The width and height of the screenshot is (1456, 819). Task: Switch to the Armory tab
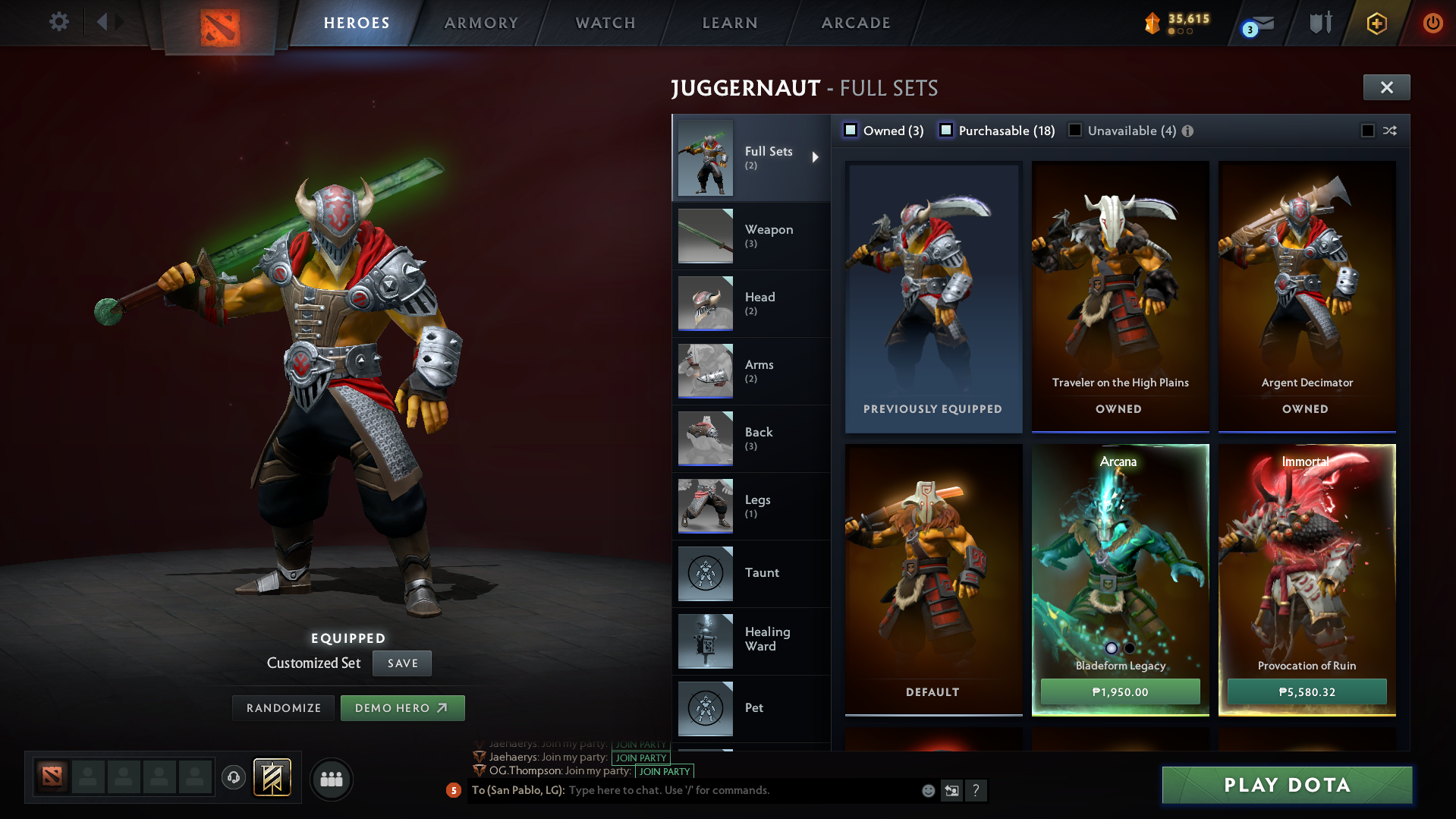[481, 23]
